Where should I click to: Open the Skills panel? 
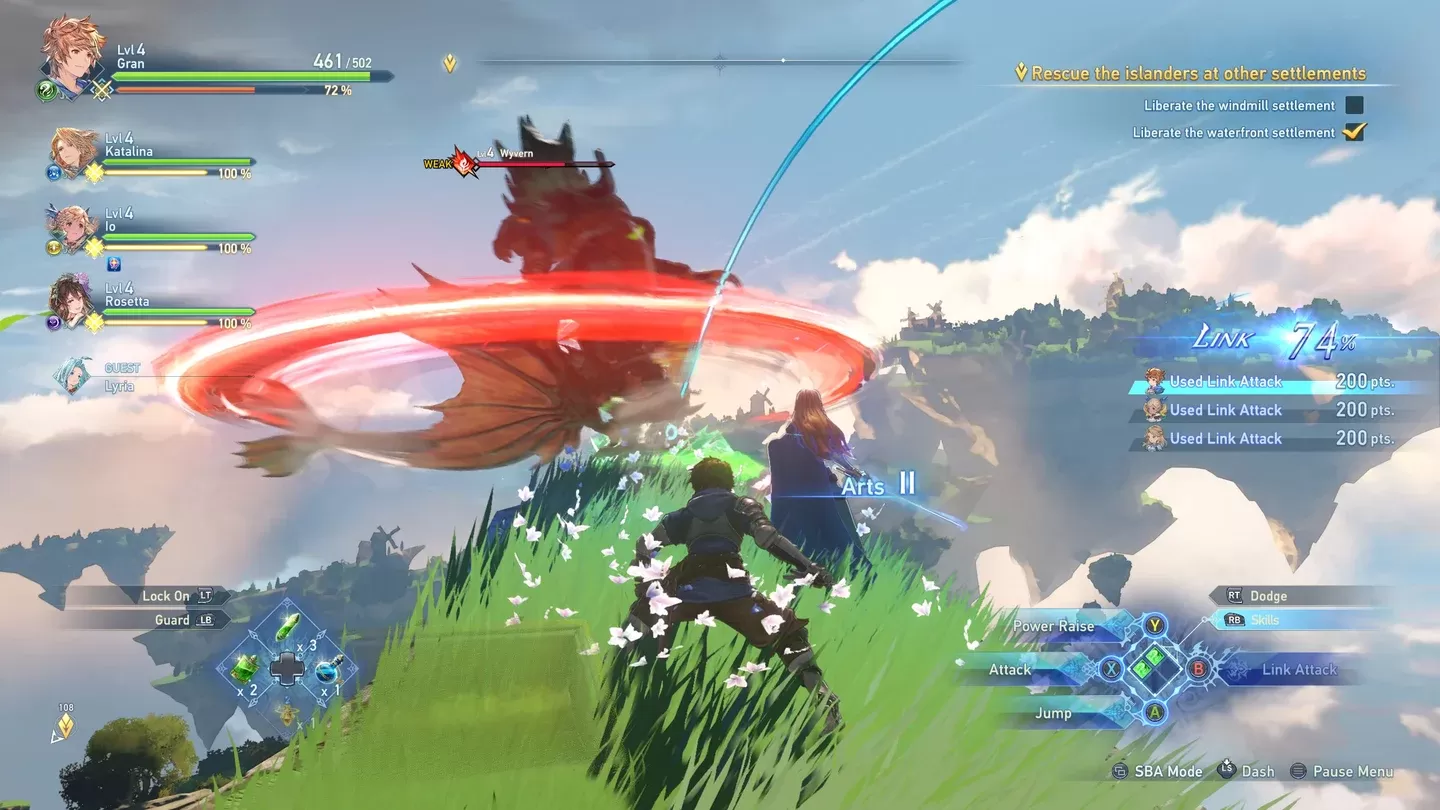point(1265,620)
